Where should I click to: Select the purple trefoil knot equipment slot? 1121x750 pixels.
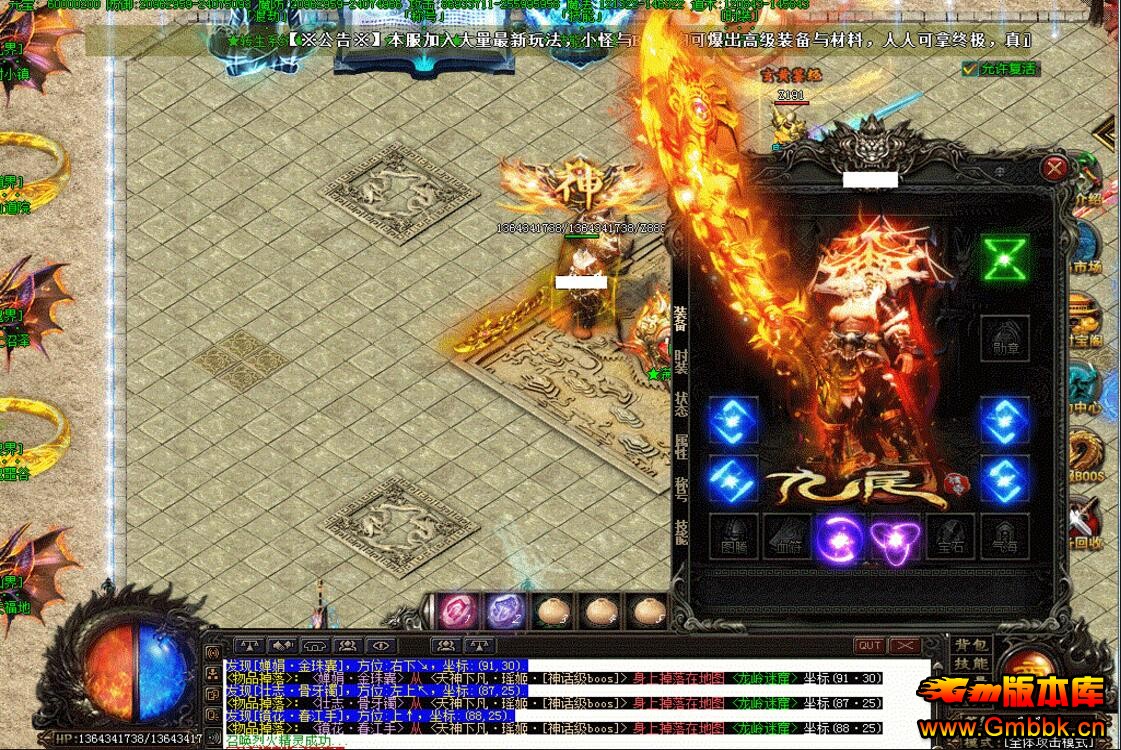(x=895, y=538)
